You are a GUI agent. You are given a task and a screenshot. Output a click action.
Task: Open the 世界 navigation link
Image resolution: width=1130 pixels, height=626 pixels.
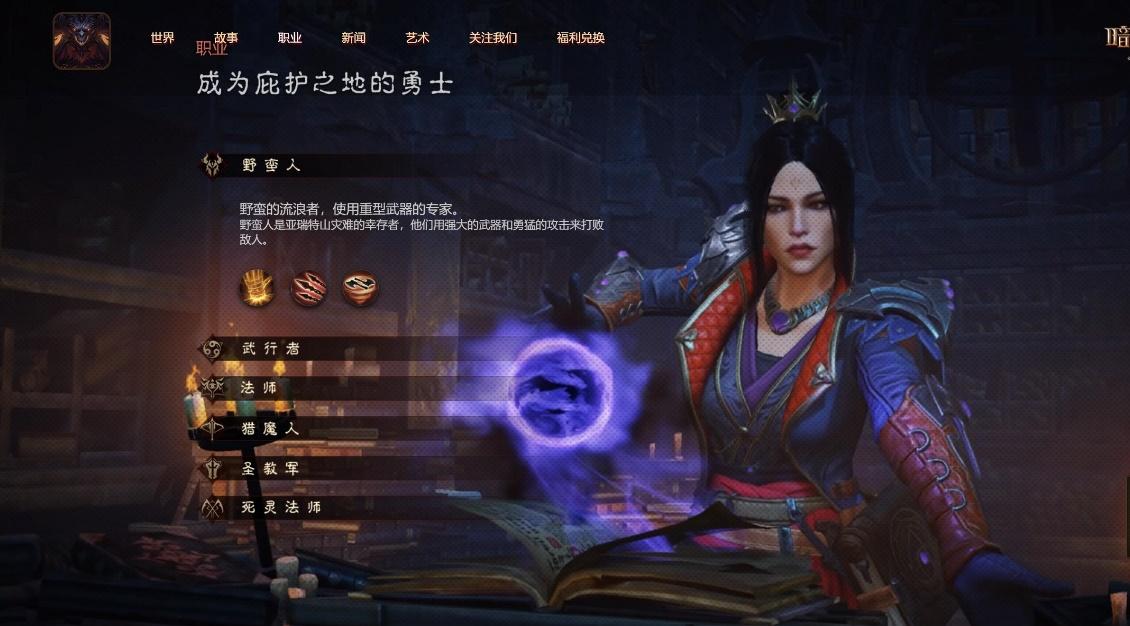162,38
